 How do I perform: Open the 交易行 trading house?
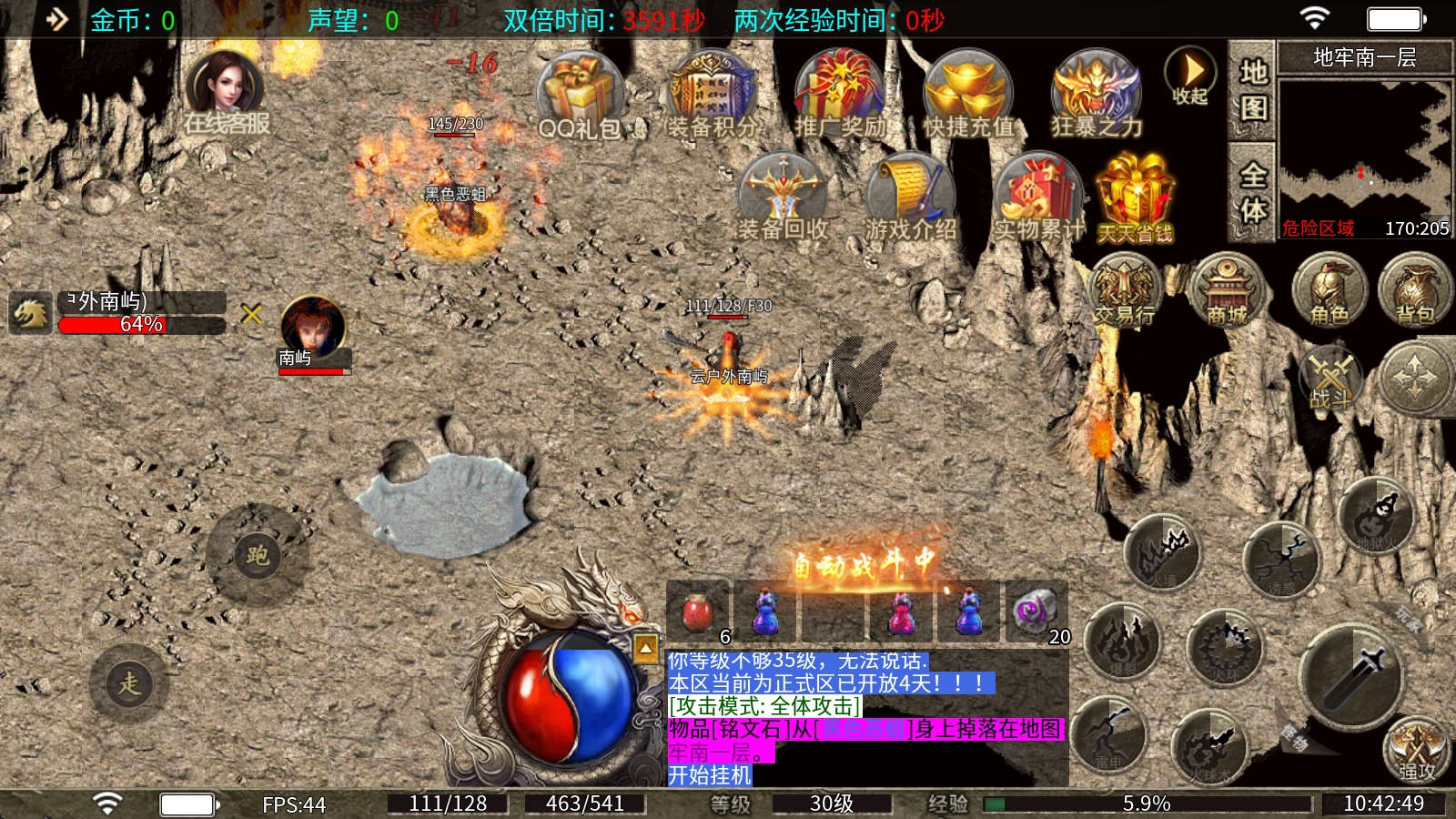coord(1125,291)
